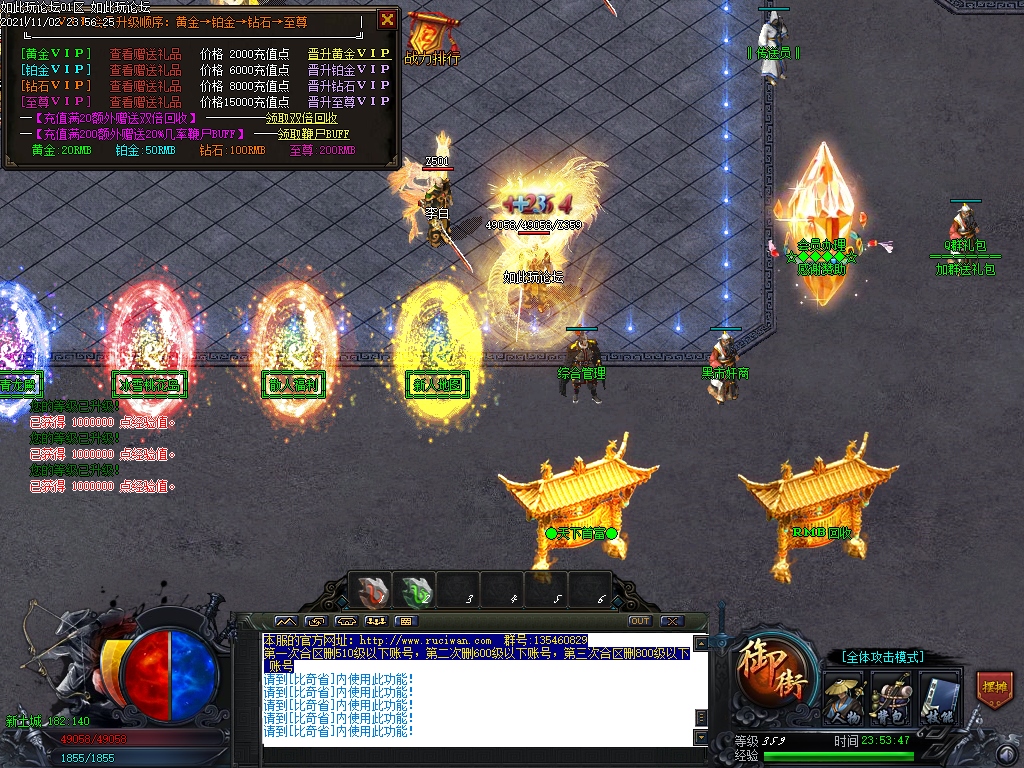Open the 技能 skills book
This screenshot has width=1024, height=768.
tap(938, 696)
